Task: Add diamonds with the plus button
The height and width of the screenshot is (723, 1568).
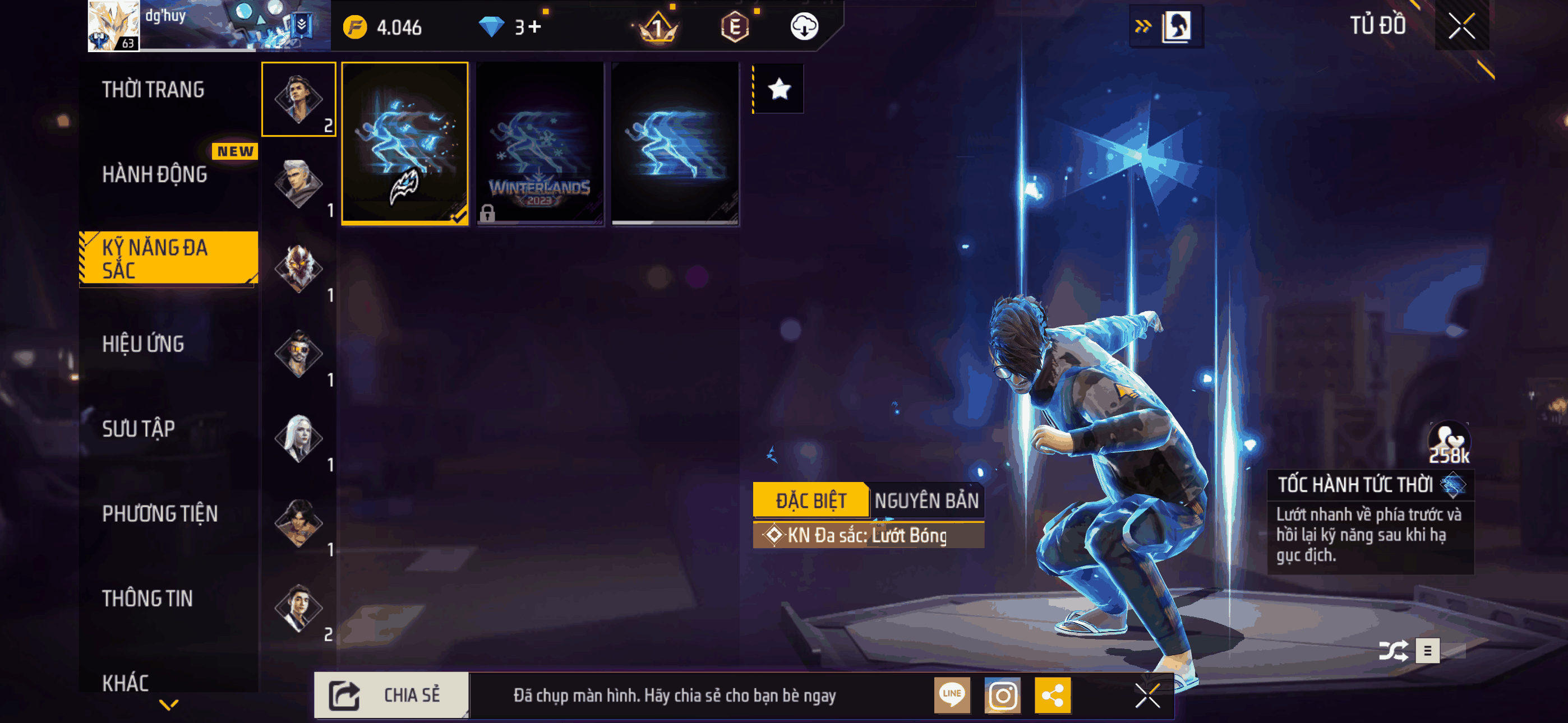Action: (534, 27)
